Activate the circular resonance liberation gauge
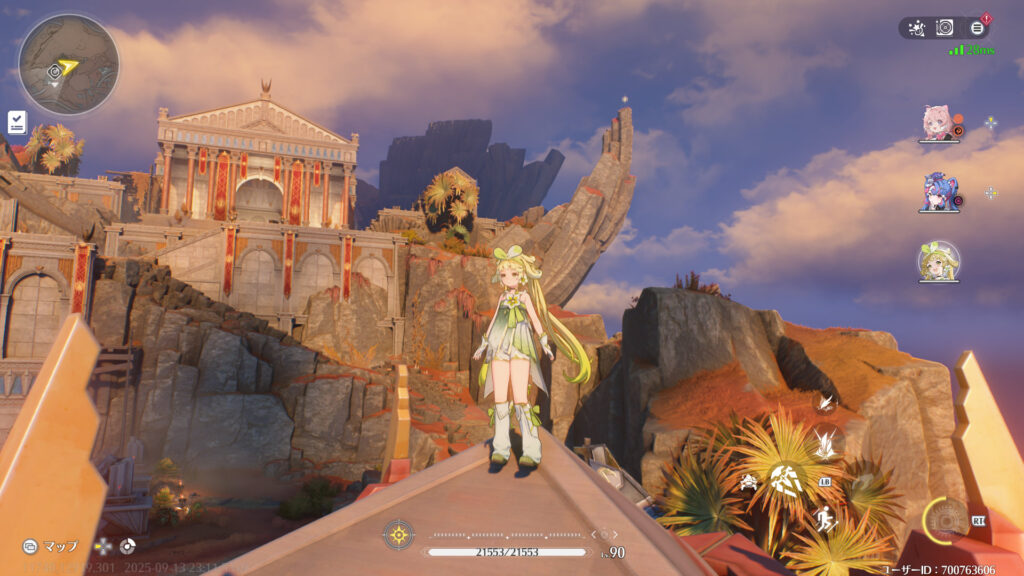Screen dimensions: 1024x576 point(943,517)
